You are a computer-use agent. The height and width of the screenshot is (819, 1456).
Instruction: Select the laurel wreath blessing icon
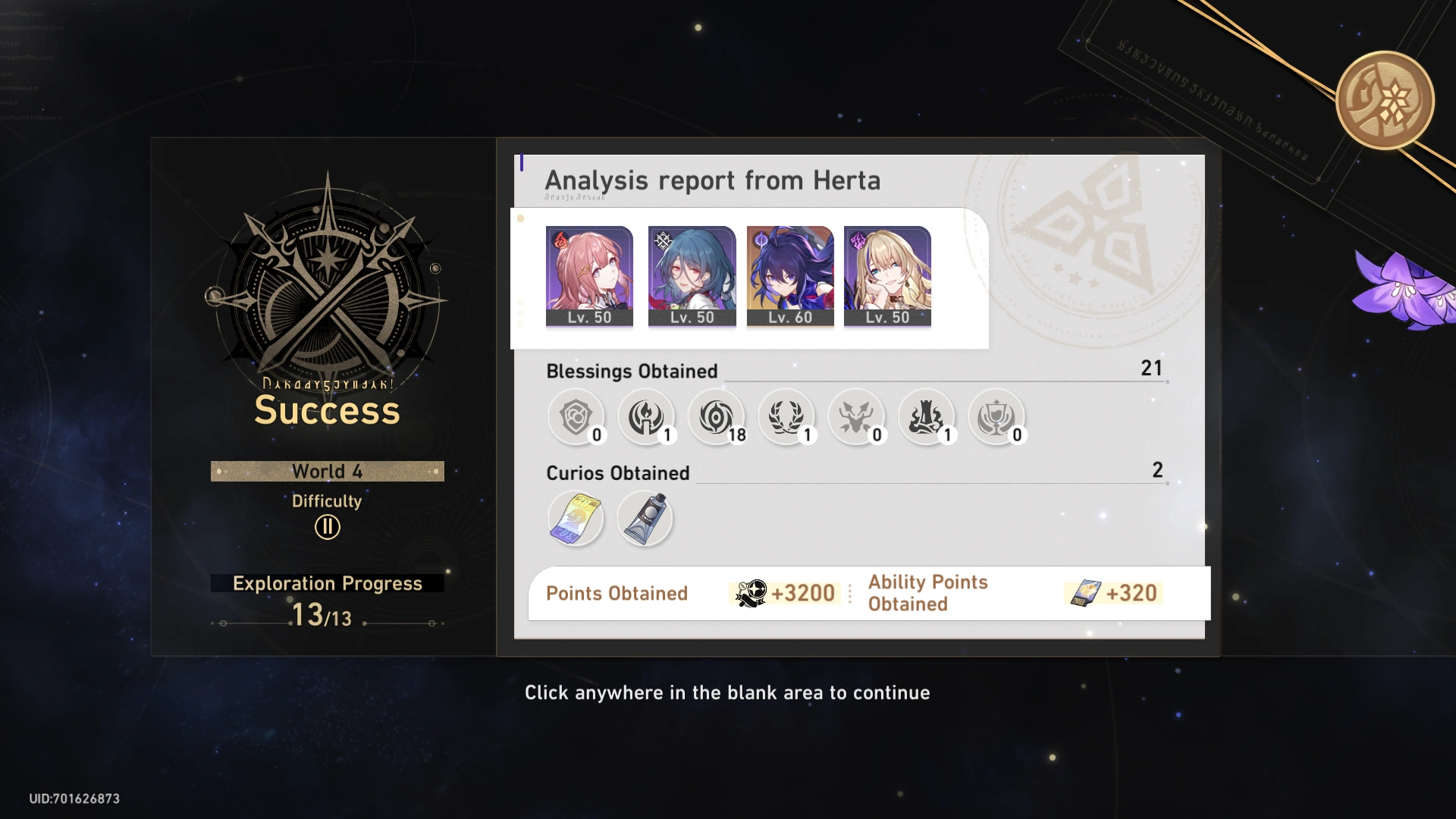(787, 418)
